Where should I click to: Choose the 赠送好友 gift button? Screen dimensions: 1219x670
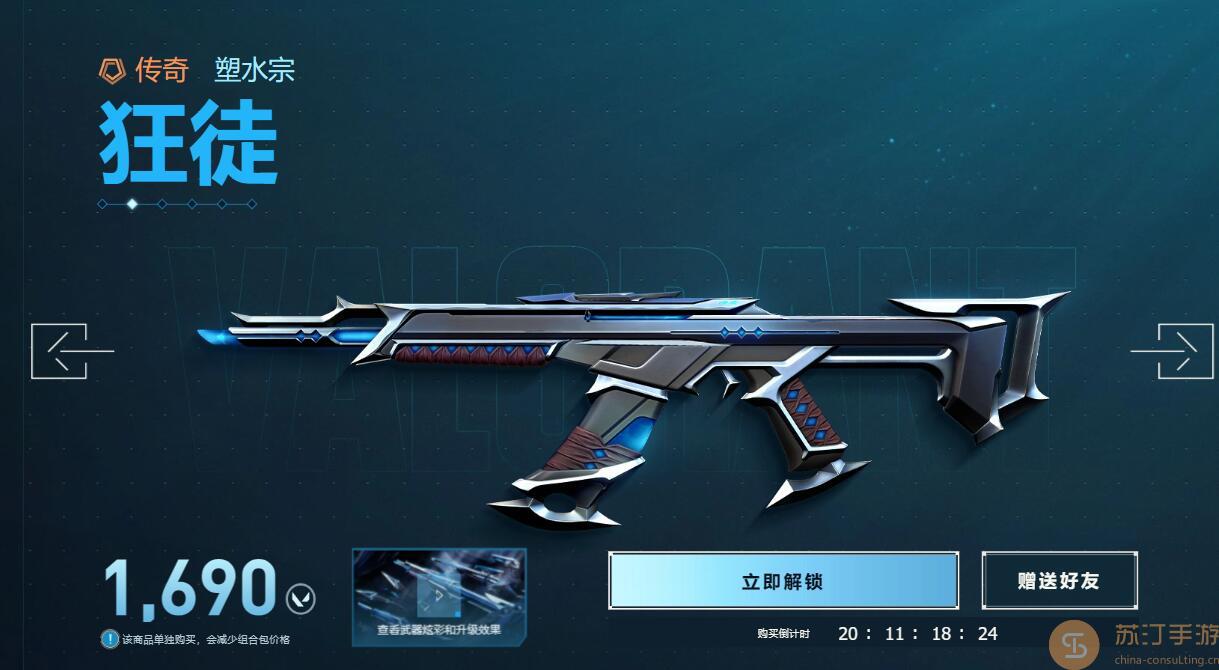pyautogui.click(x=1059, y=581)
